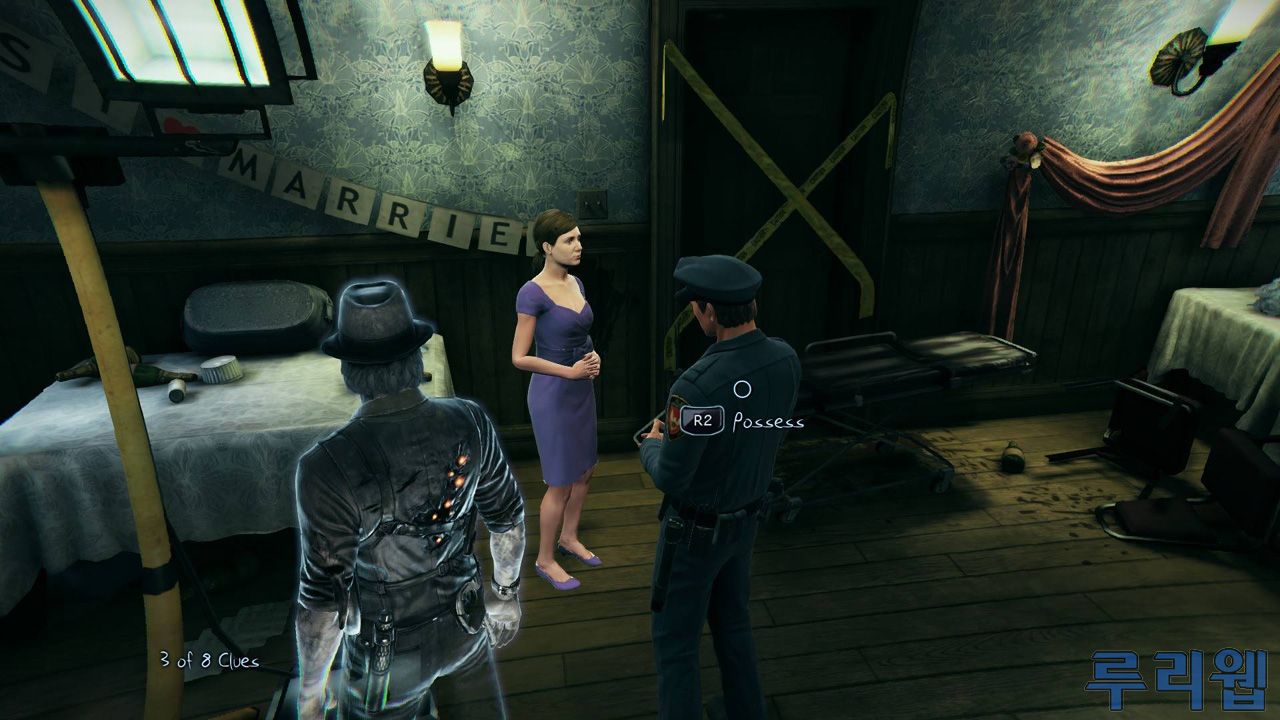The image size is (1280, 720).
Task: Select the circle possess marker on the officer
Action: pyautogui.click(x=742, y=389)
